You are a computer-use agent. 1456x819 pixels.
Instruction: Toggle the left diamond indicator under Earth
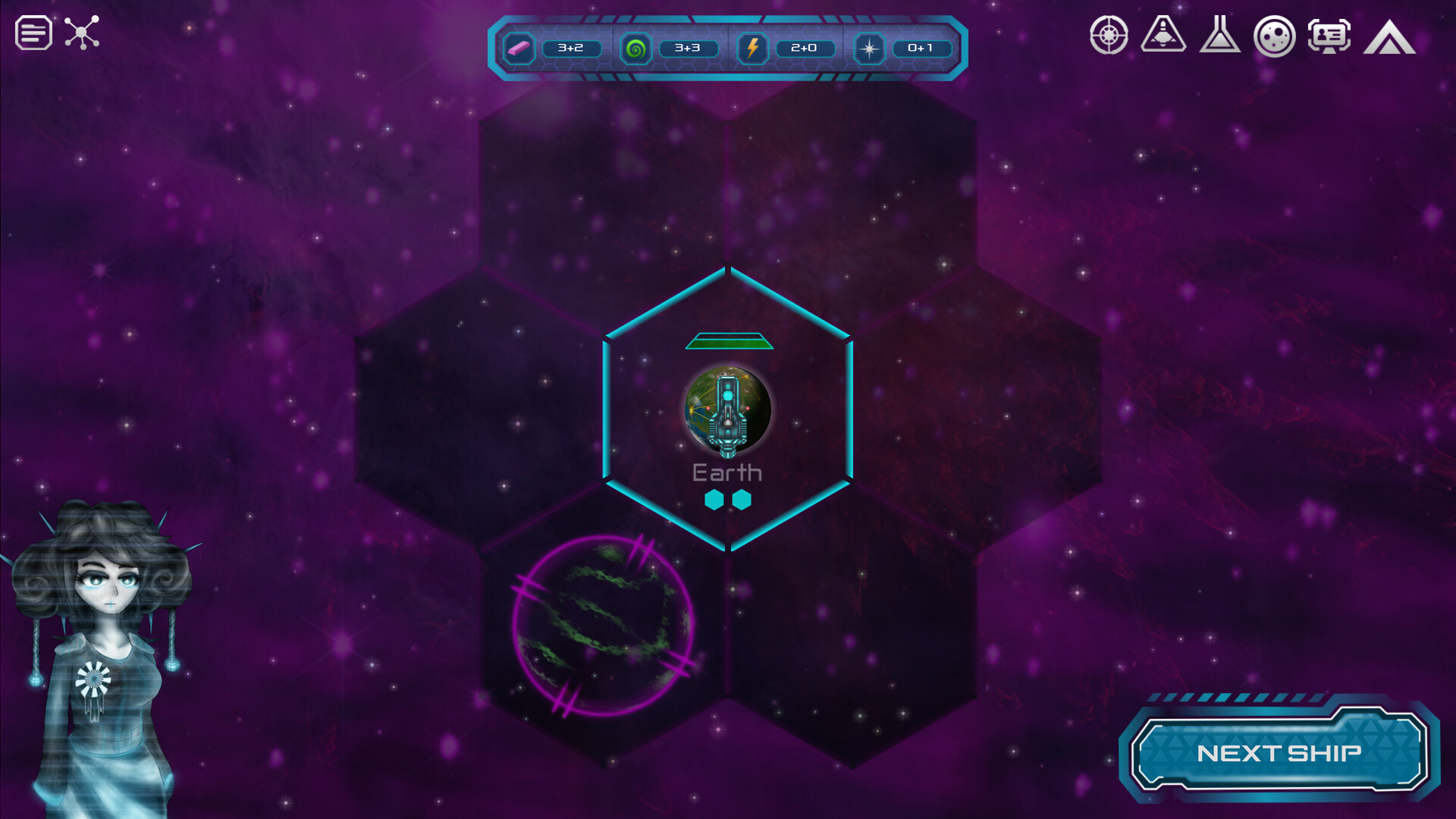click(714, 500)
